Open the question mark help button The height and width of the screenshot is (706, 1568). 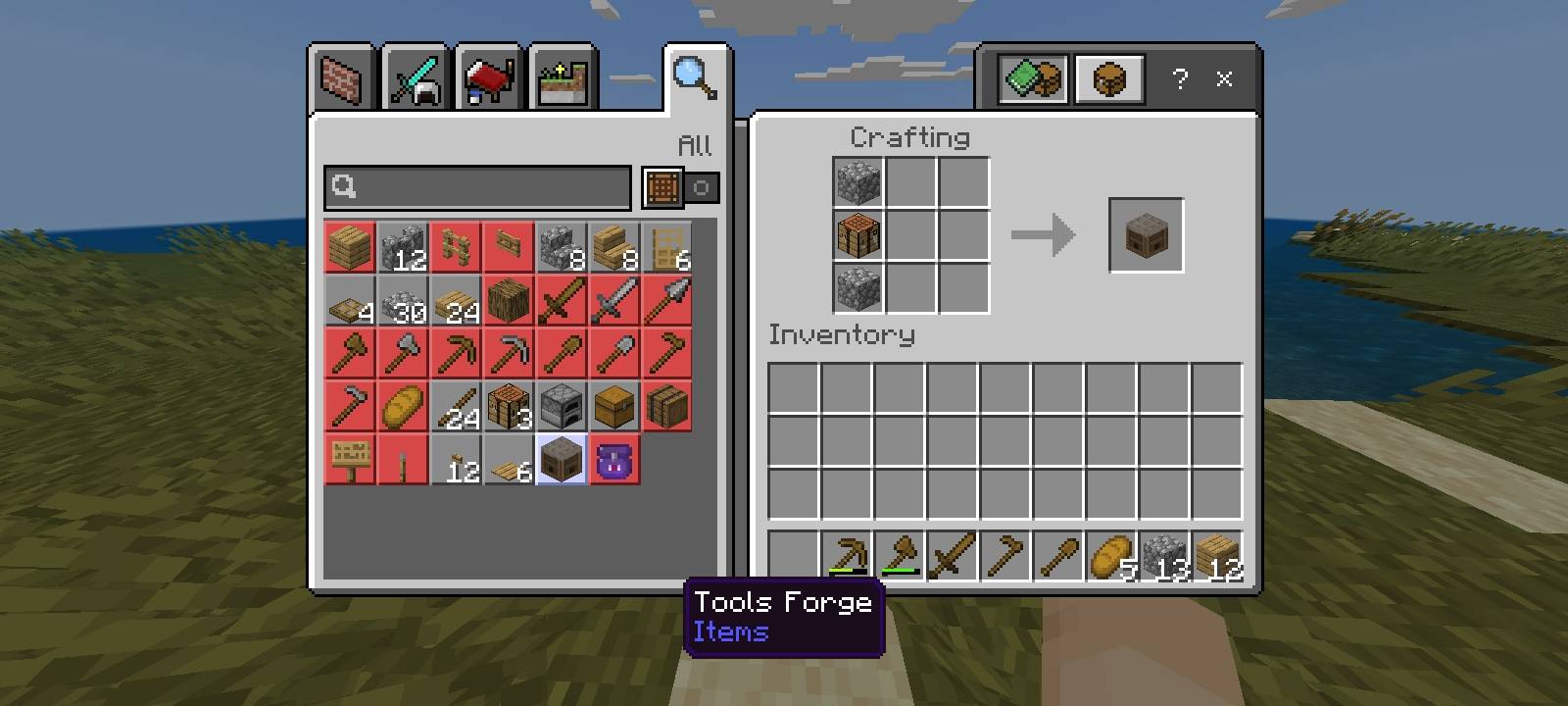point(1180,78)
